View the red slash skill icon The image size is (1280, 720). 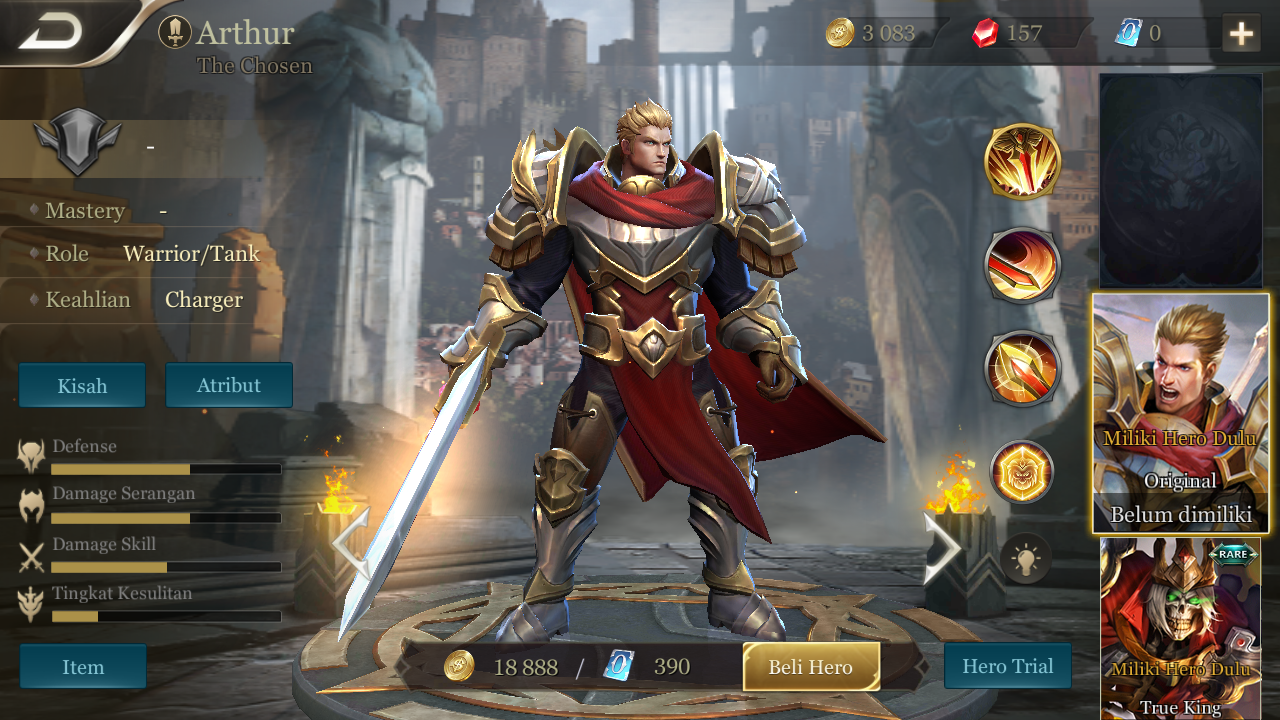pyautogui.click(x=1022, y=265)
